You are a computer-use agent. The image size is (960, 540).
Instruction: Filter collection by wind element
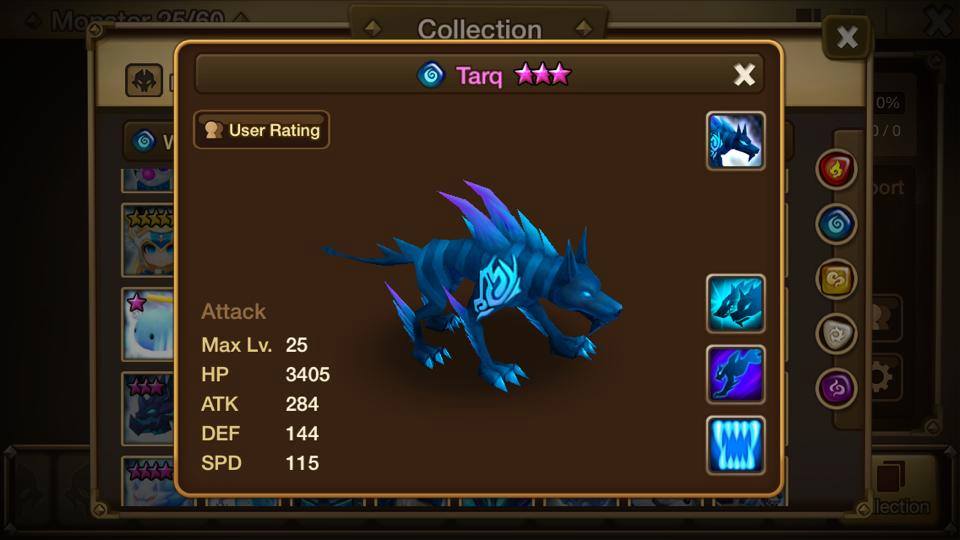point(836,280)
